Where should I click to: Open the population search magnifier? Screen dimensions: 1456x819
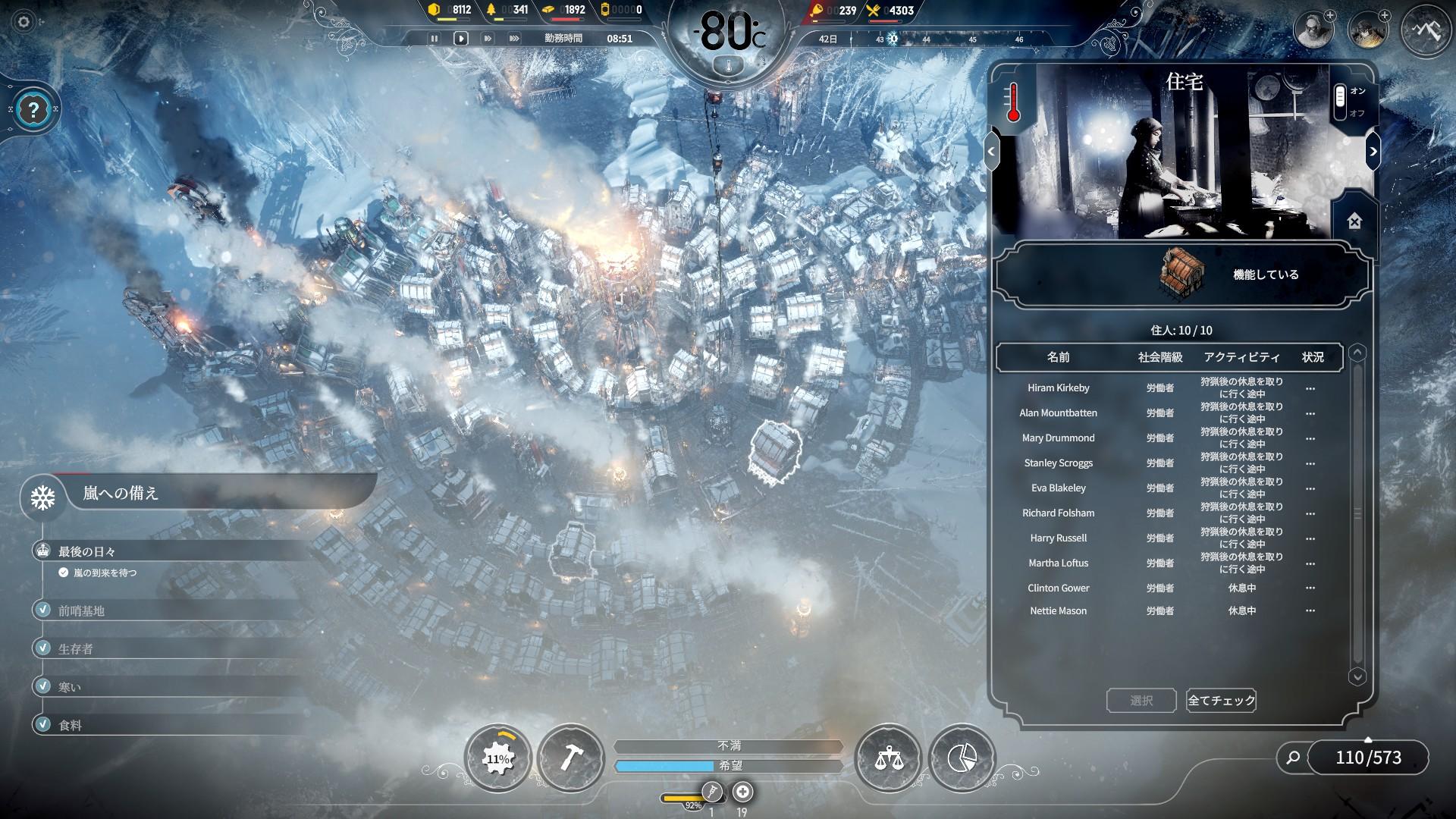click(x=1293, y=757)
